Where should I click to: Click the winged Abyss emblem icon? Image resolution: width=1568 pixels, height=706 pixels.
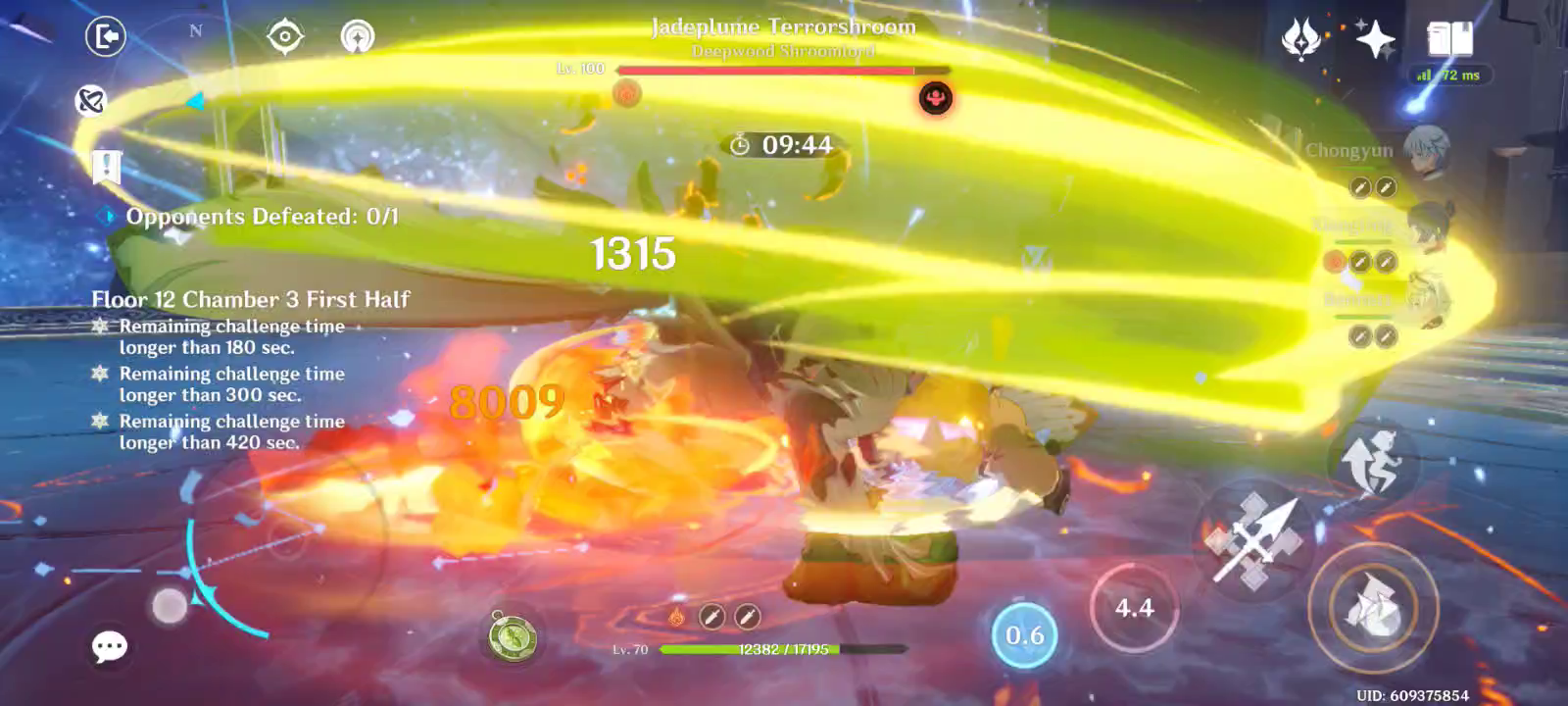[x=1303, y=39]
